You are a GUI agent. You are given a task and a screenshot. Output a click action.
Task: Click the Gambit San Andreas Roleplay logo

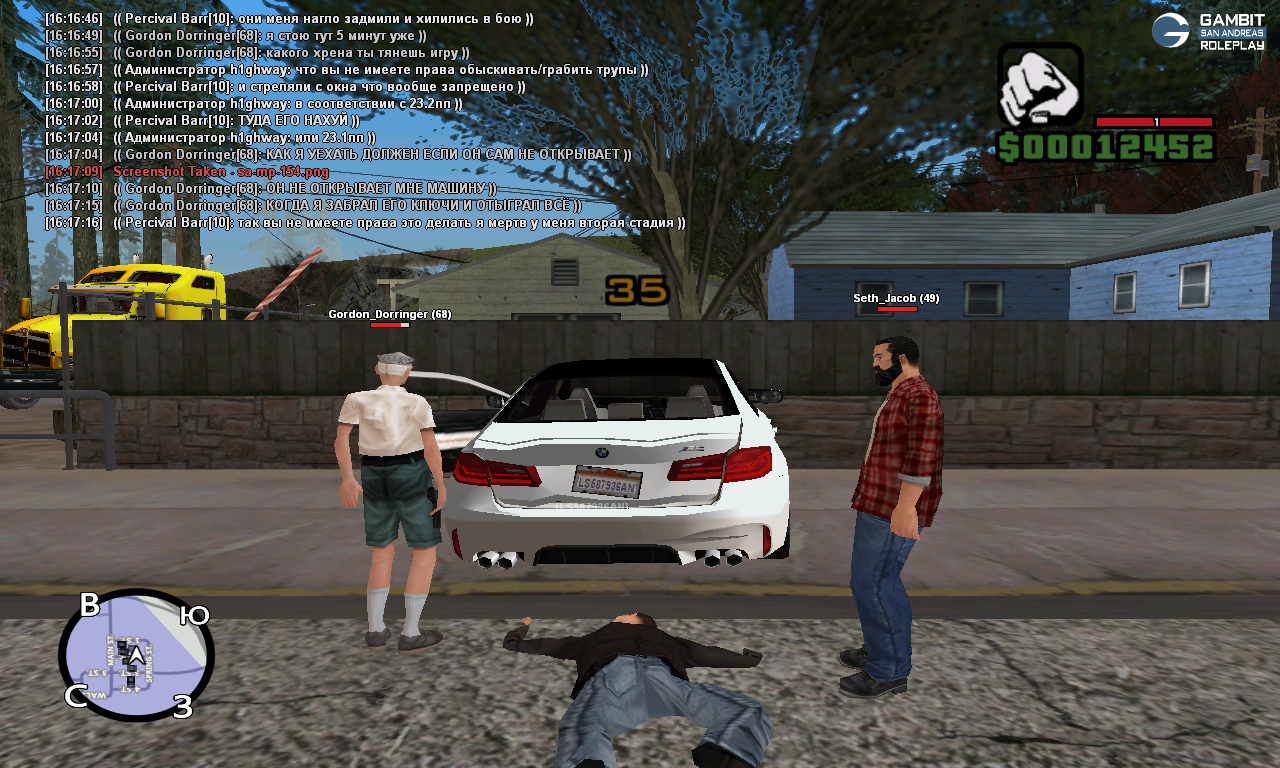1208,31
